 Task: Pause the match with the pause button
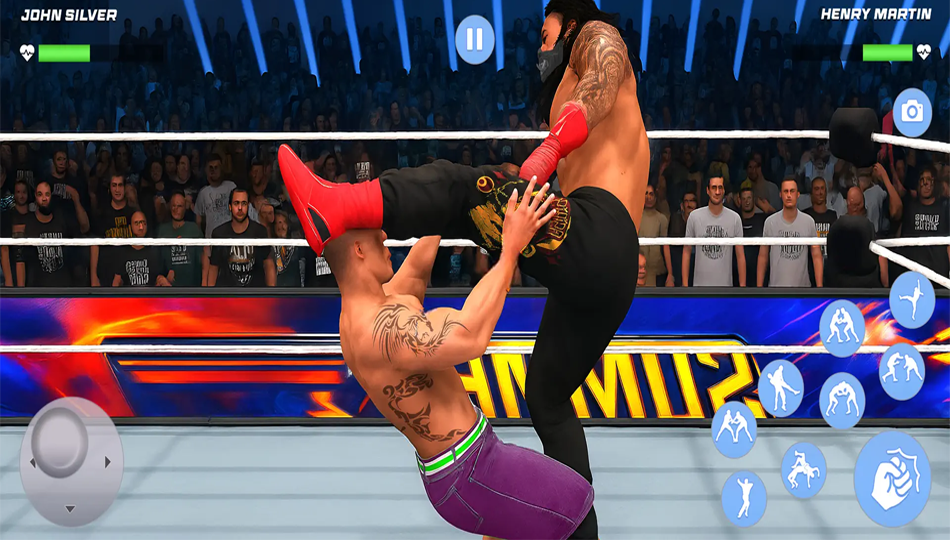tap(474, 40)
